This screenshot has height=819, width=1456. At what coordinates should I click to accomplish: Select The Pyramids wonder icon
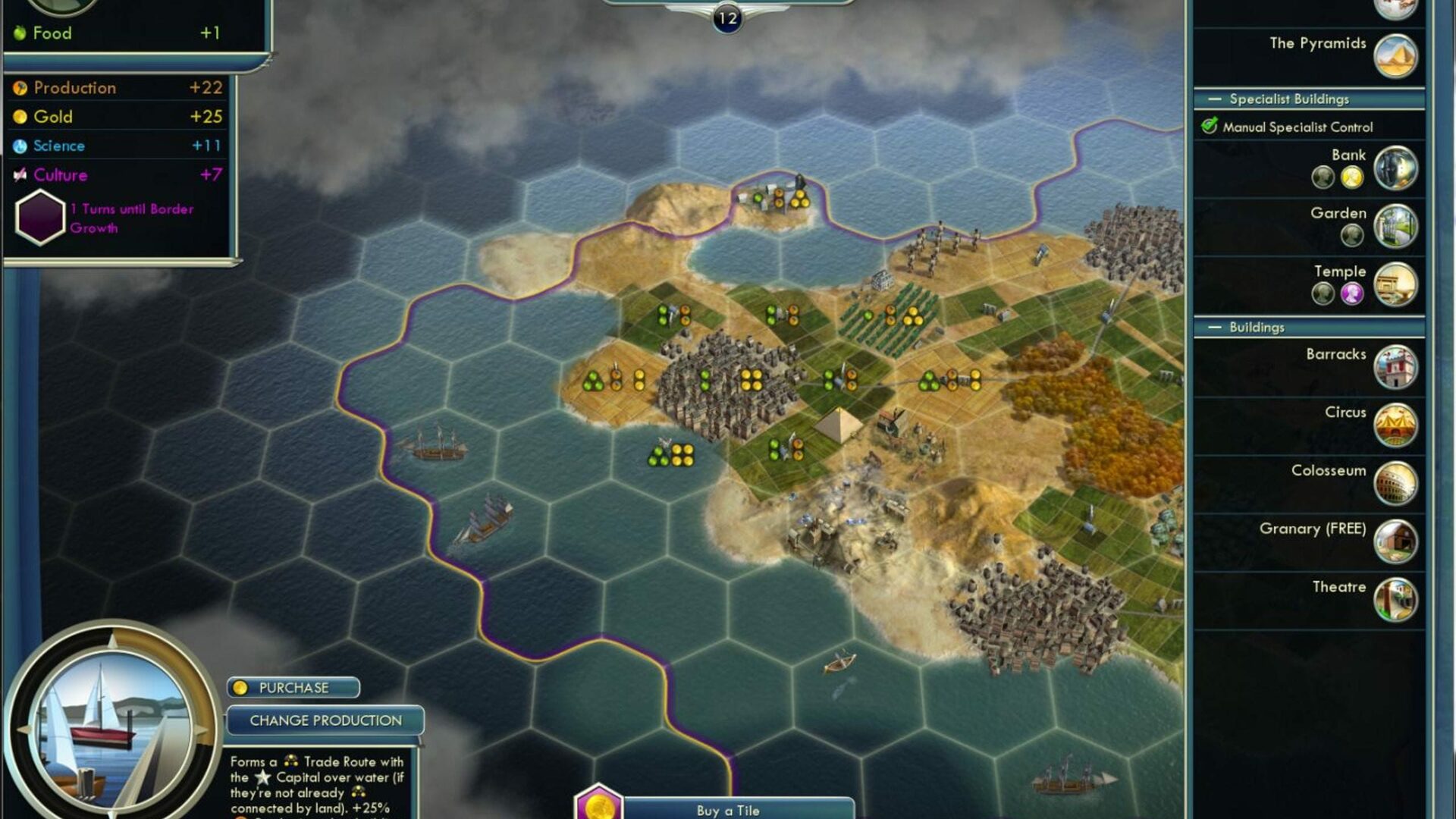(1395, 55)
